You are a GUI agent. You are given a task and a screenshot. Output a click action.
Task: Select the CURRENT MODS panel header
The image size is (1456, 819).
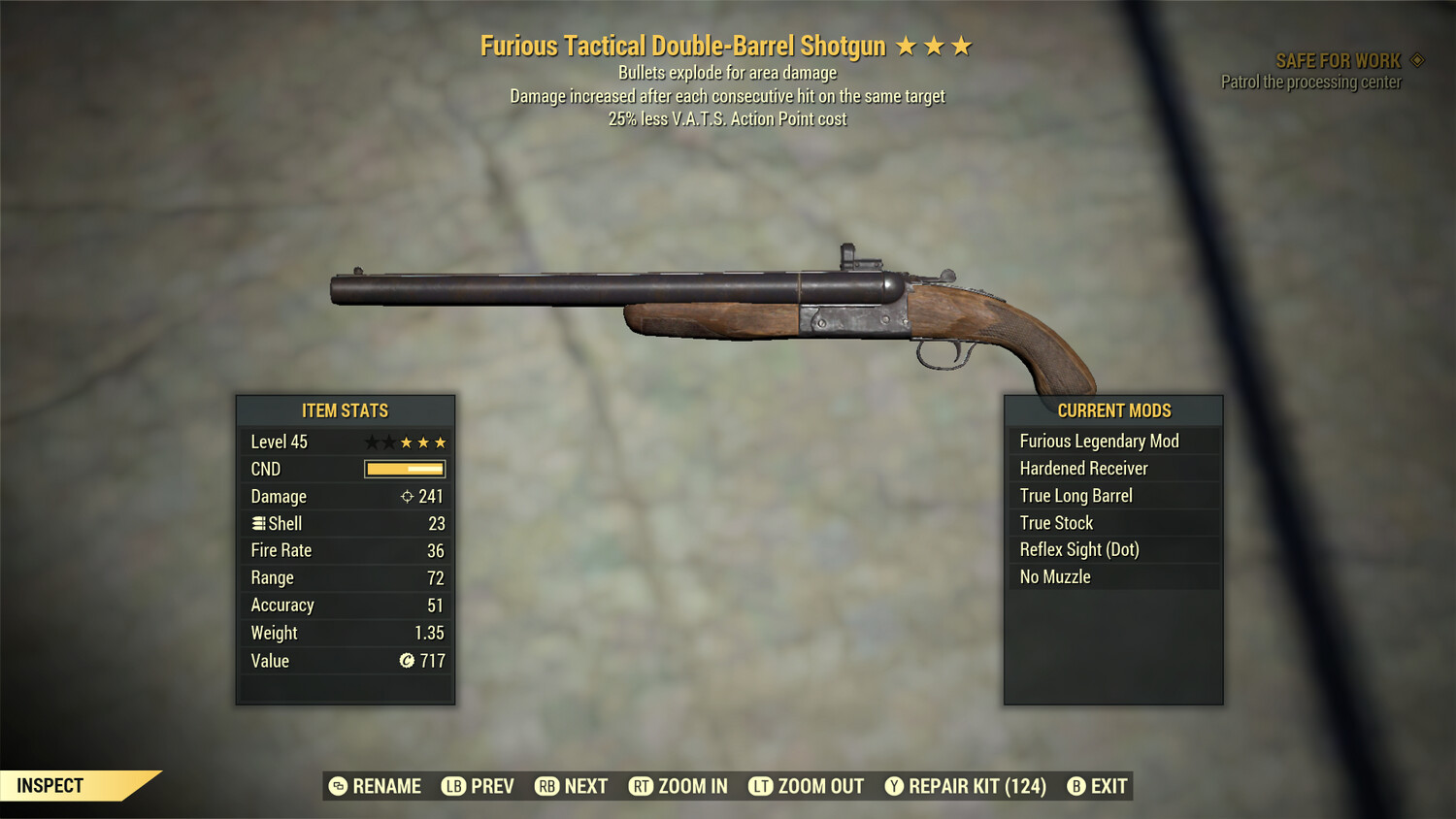pos(1113,410)
